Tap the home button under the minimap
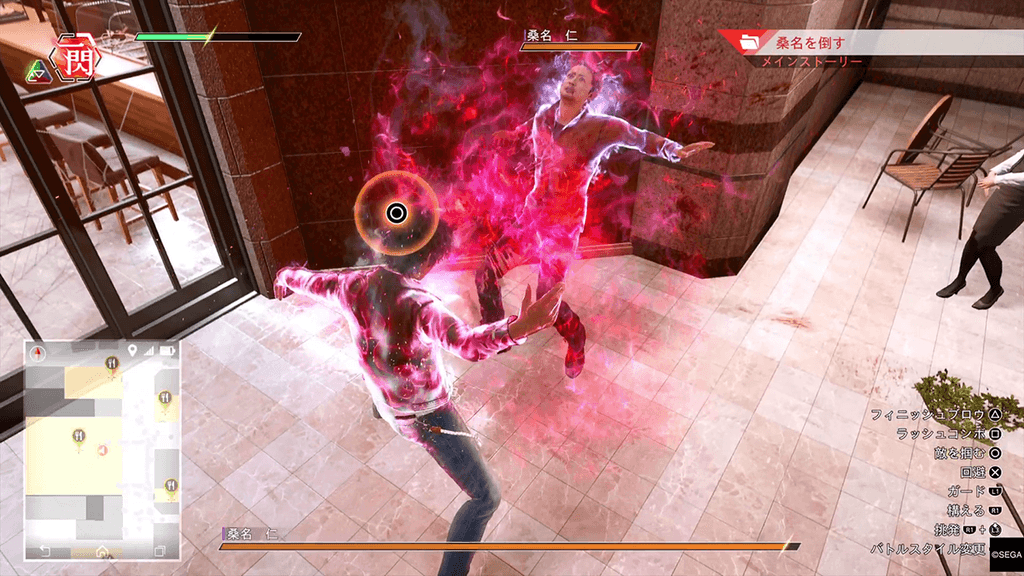 tap(102, 551)
